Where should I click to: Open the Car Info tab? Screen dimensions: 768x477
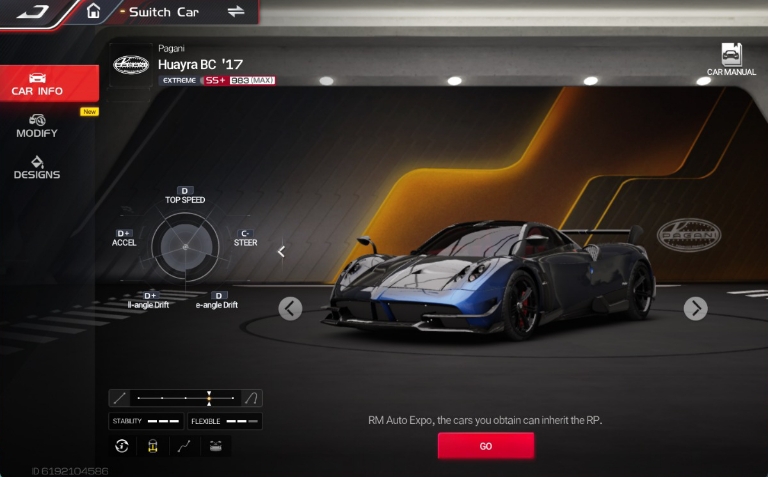click(x=37, y=84)
